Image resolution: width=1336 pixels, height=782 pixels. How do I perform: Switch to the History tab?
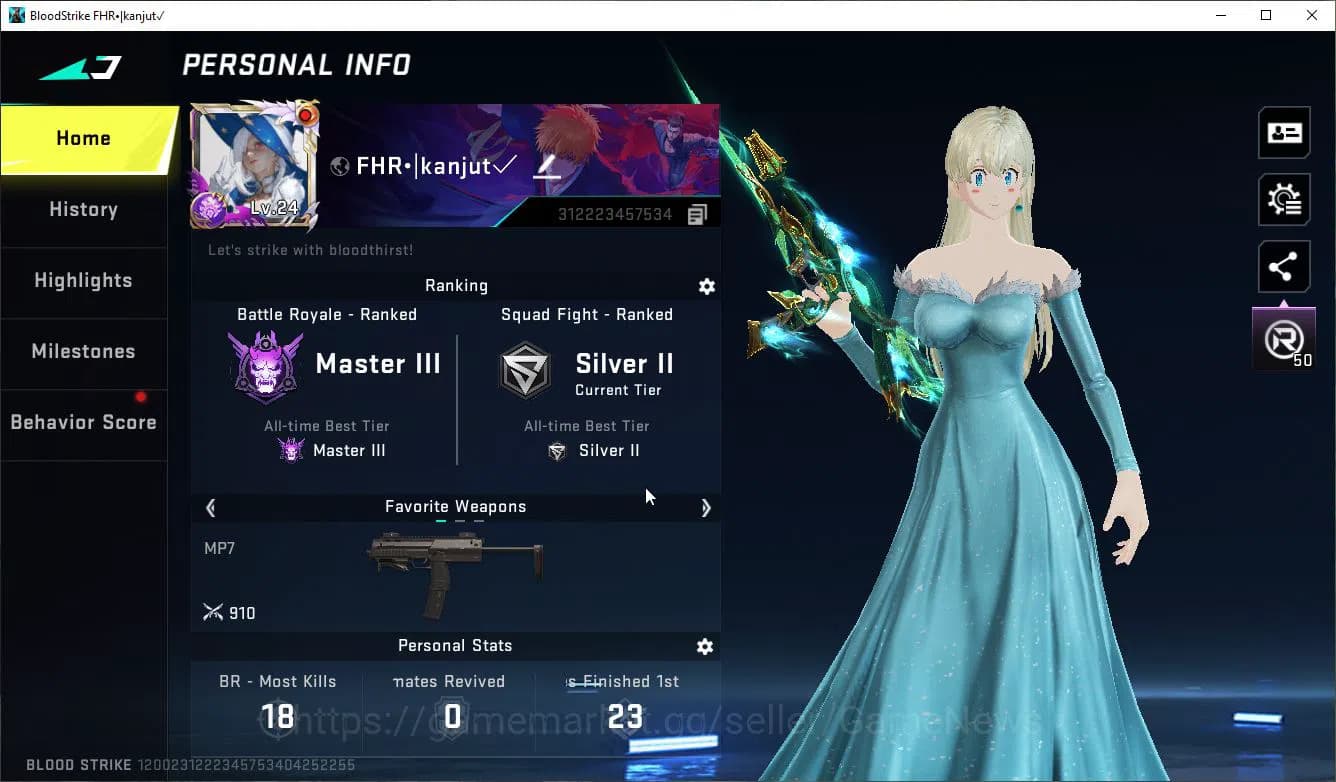point(83,209)
